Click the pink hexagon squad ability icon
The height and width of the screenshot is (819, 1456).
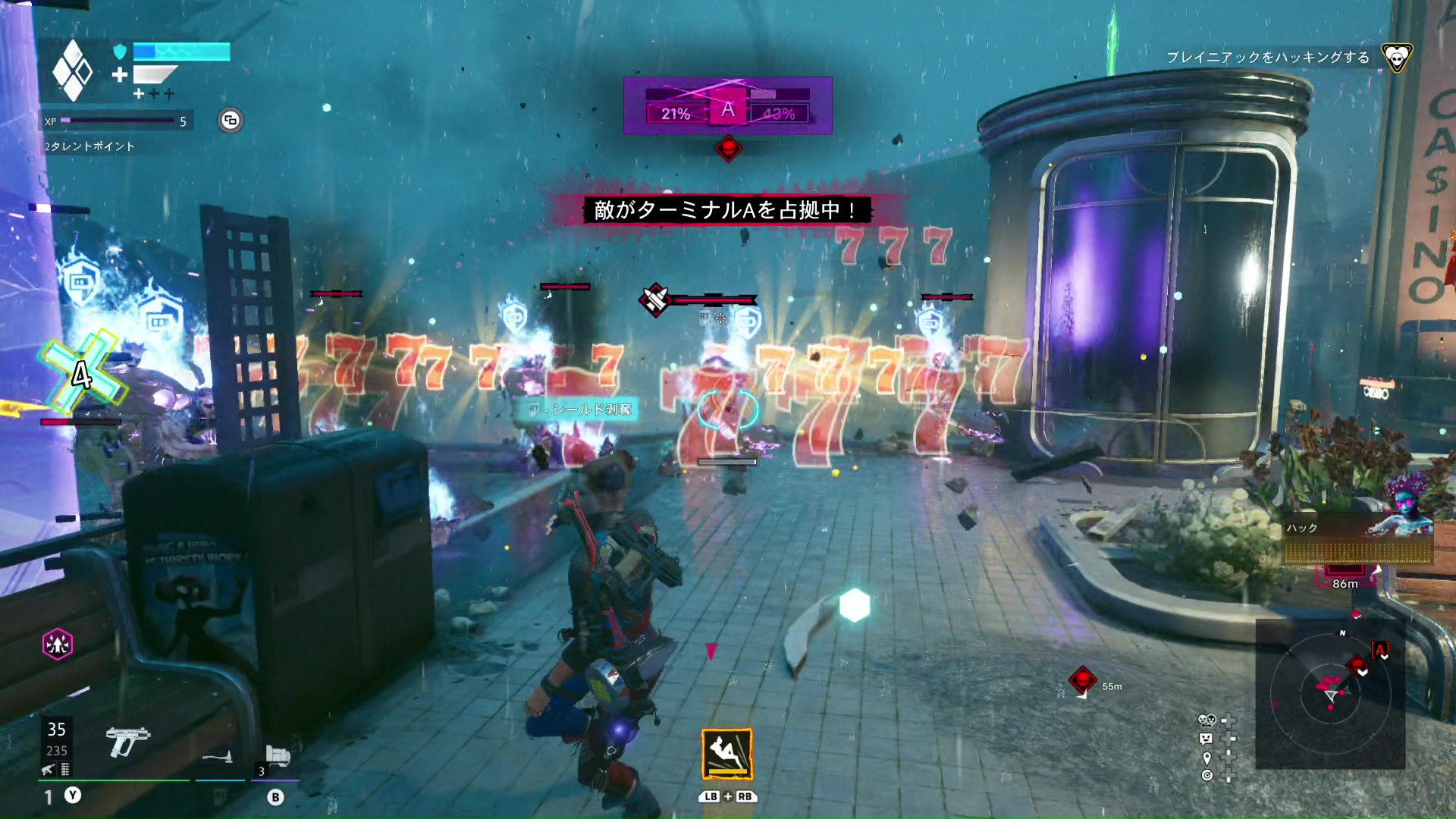pos(58,645)
